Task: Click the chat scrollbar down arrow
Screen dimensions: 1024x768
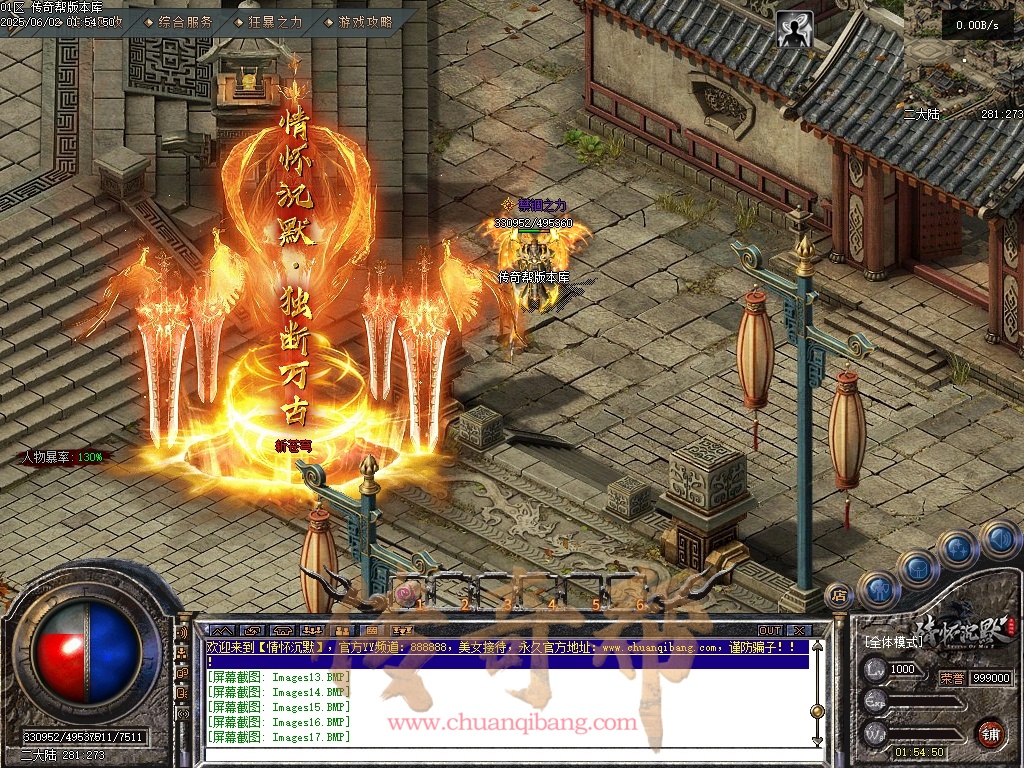Action: 817,741
